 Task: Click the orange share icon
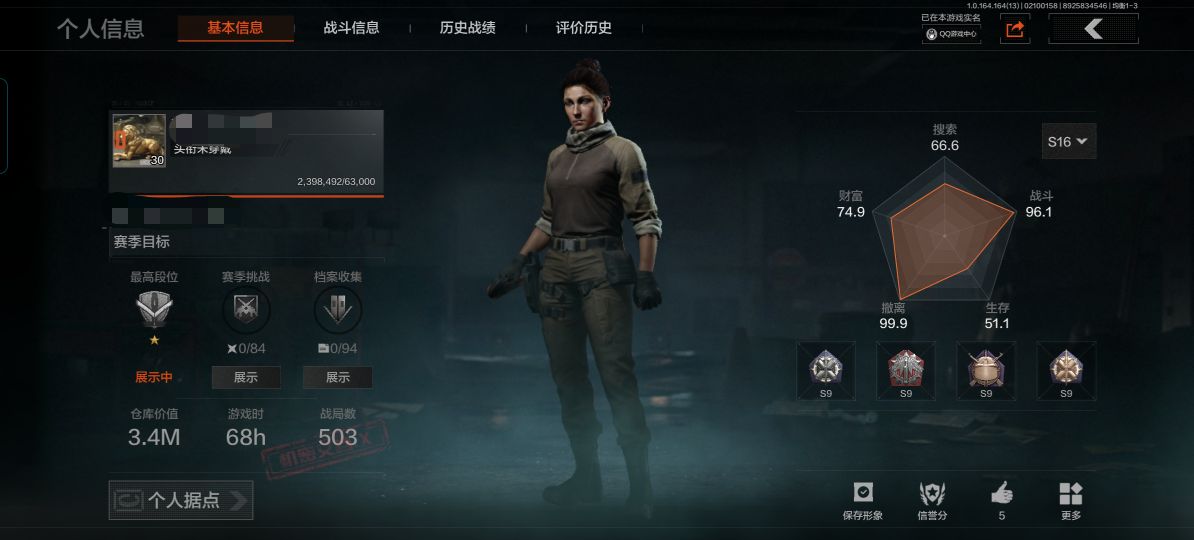[1015, 30]
